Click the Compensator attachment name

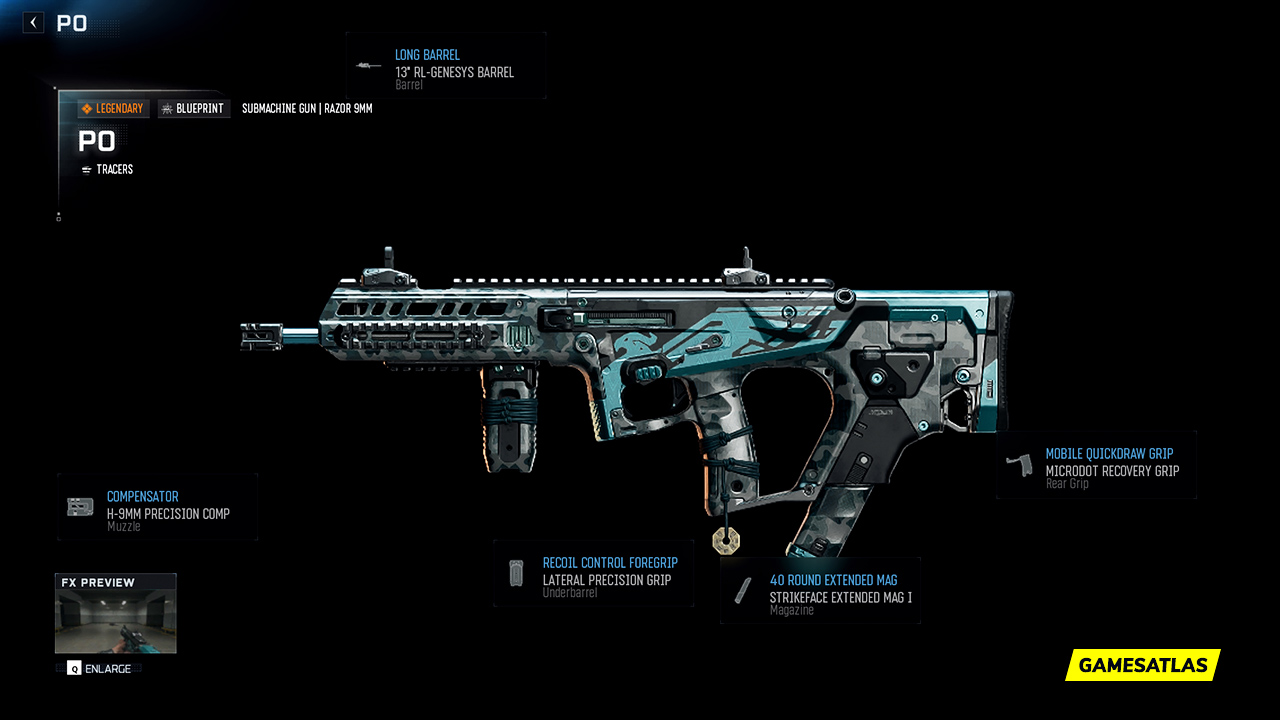pyautogui.click(x=143, y=497)
